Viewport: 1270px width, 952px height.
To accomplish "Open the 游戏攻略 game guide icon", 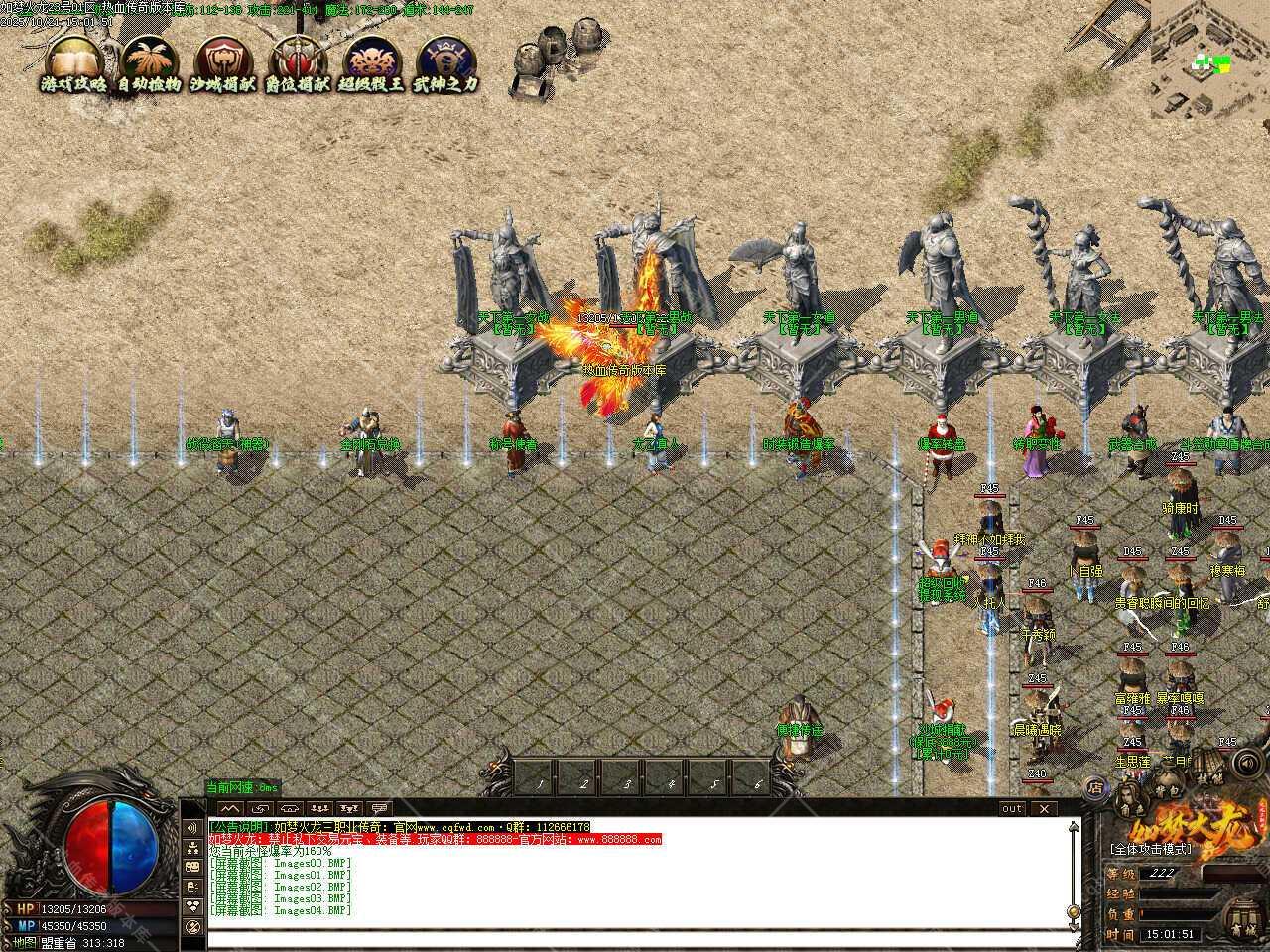I will pos(74,64).
